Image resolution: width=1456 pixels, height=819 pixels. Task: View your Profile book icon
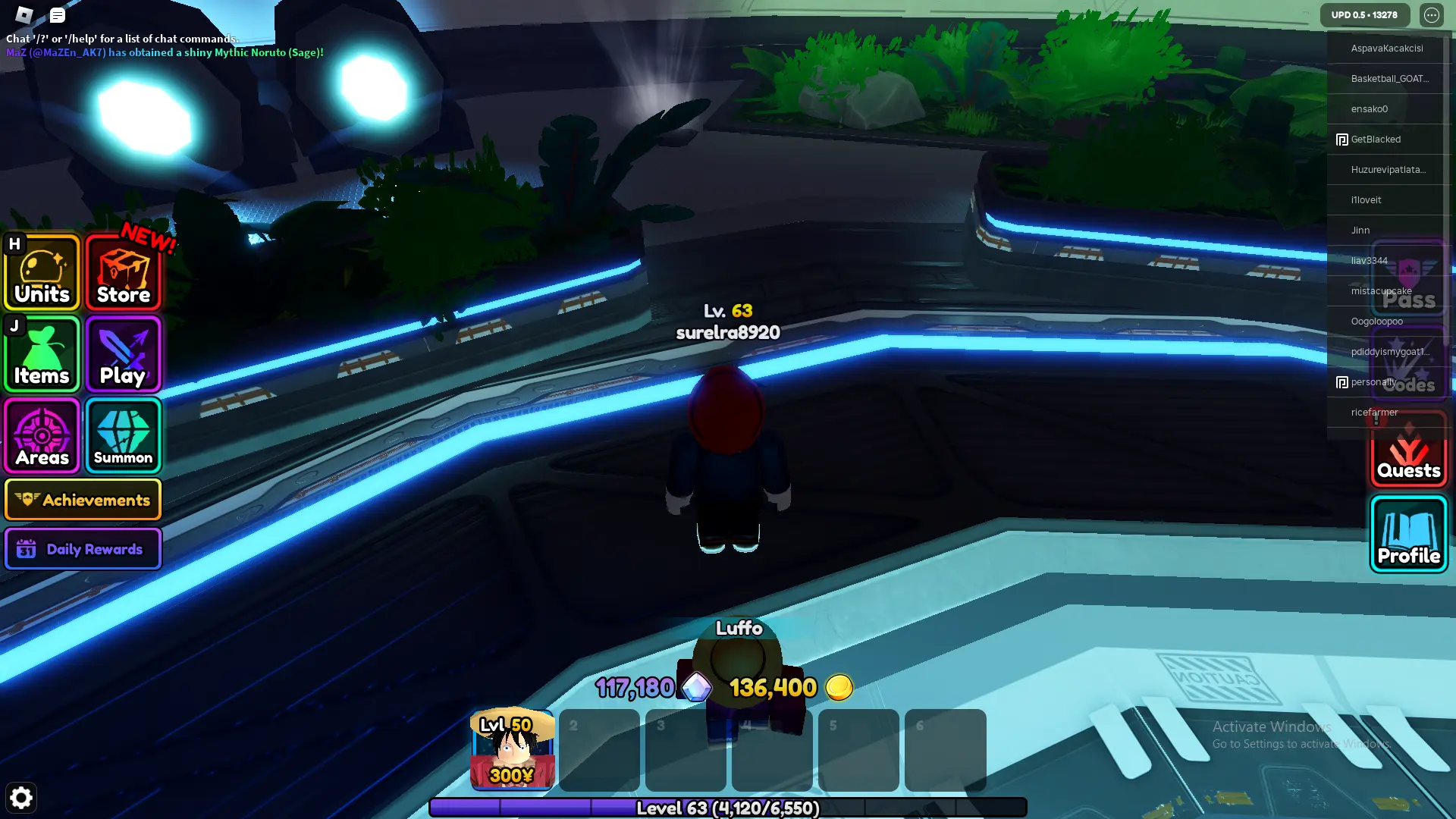click(1408, 535)
